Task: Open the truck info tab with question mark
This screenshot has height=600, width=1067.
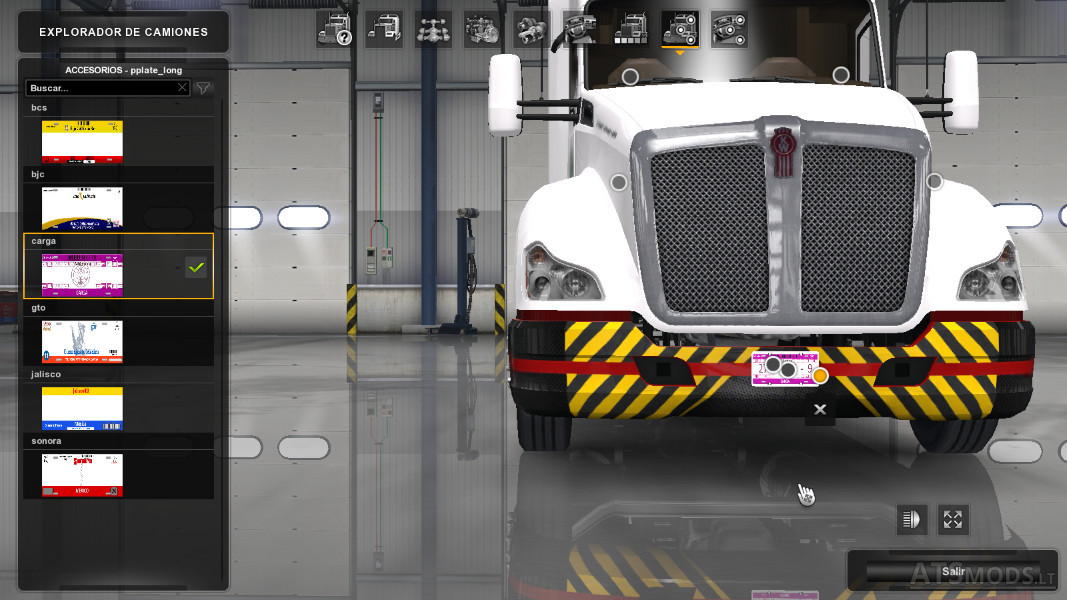Action: coord(335,30)
